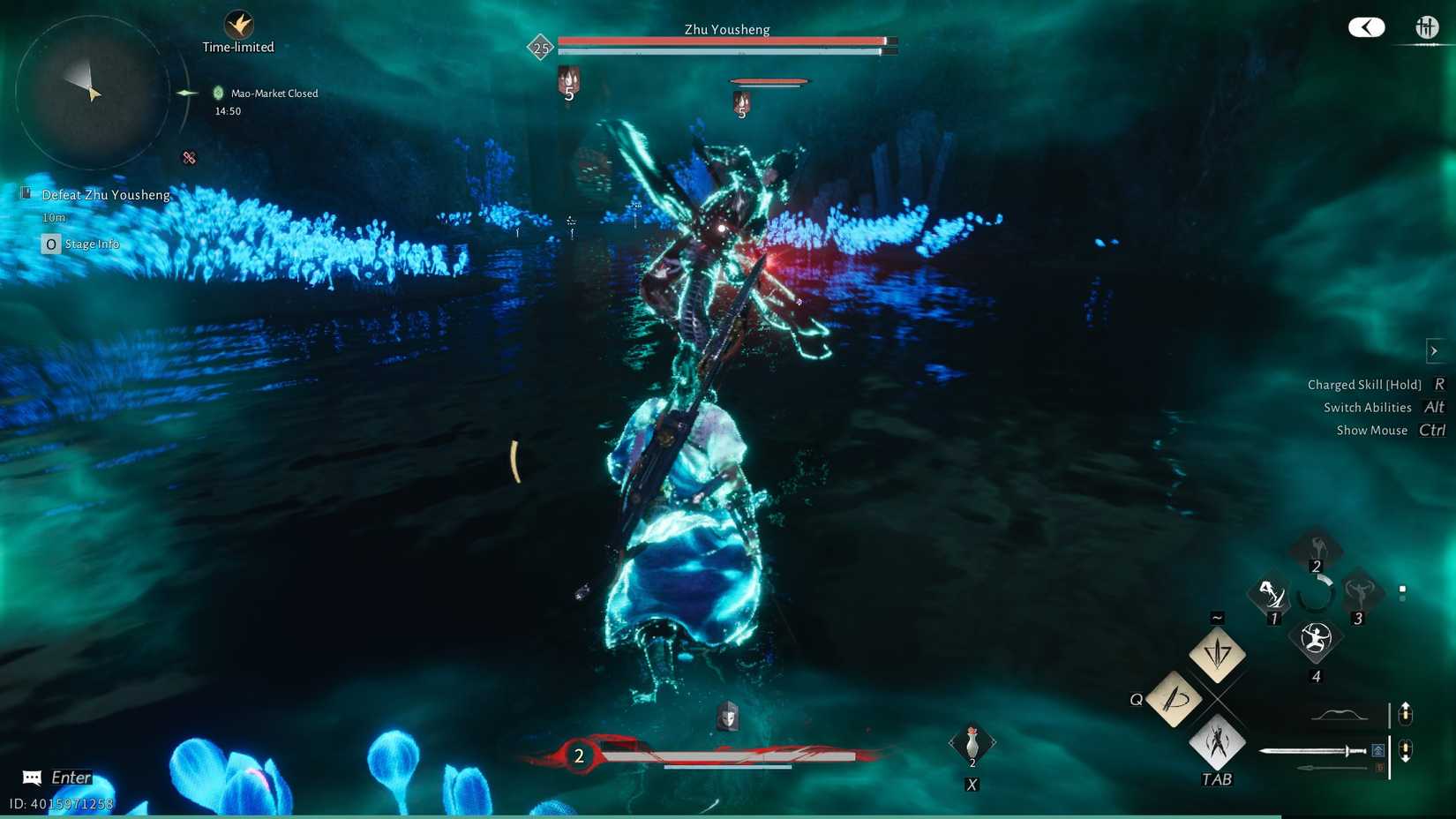Select the Defeat Zhu Yousheng objective
Viewport: 1456px width, 819px height.
click(x=106, y=194)
